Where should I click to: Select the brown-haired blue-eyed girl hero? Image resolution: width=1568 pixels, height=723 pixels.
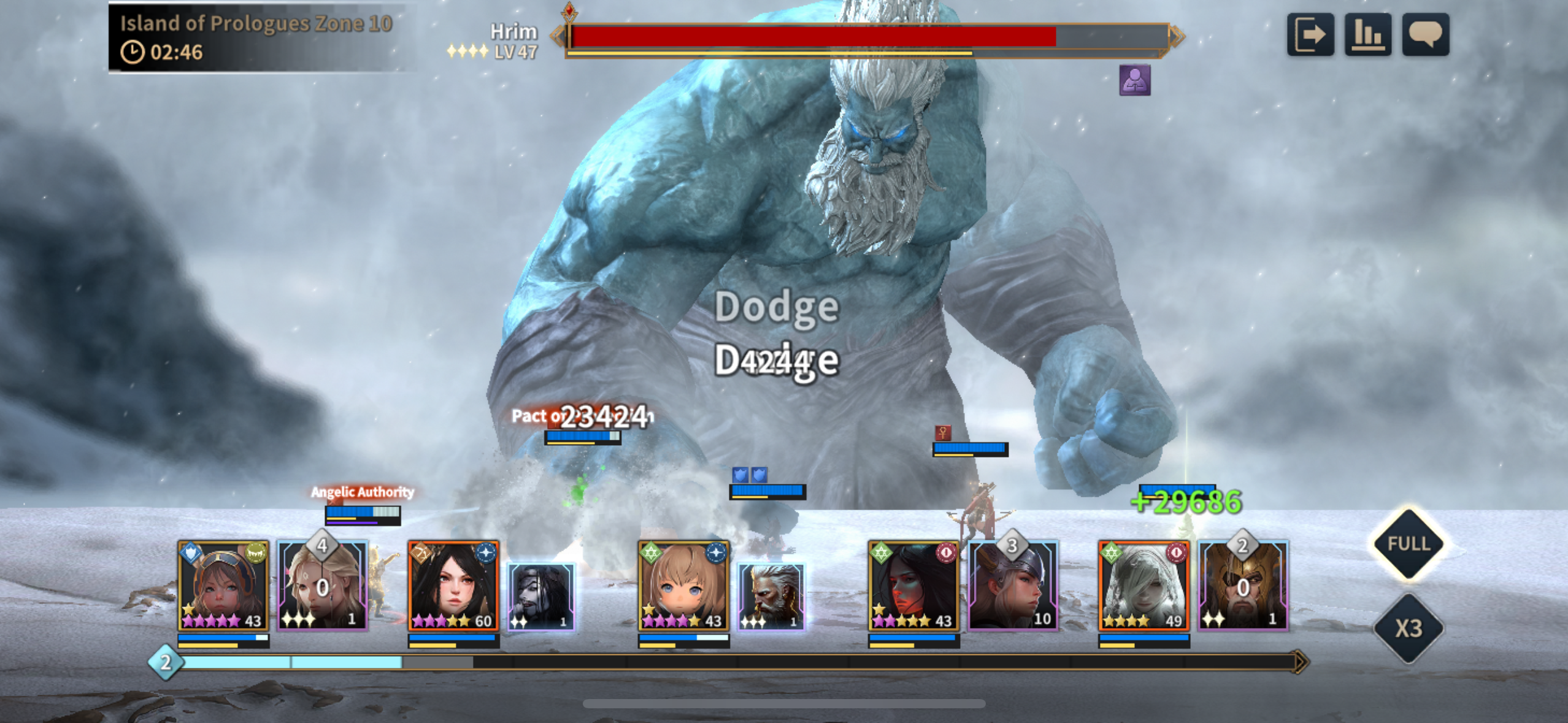coord(683,586)
